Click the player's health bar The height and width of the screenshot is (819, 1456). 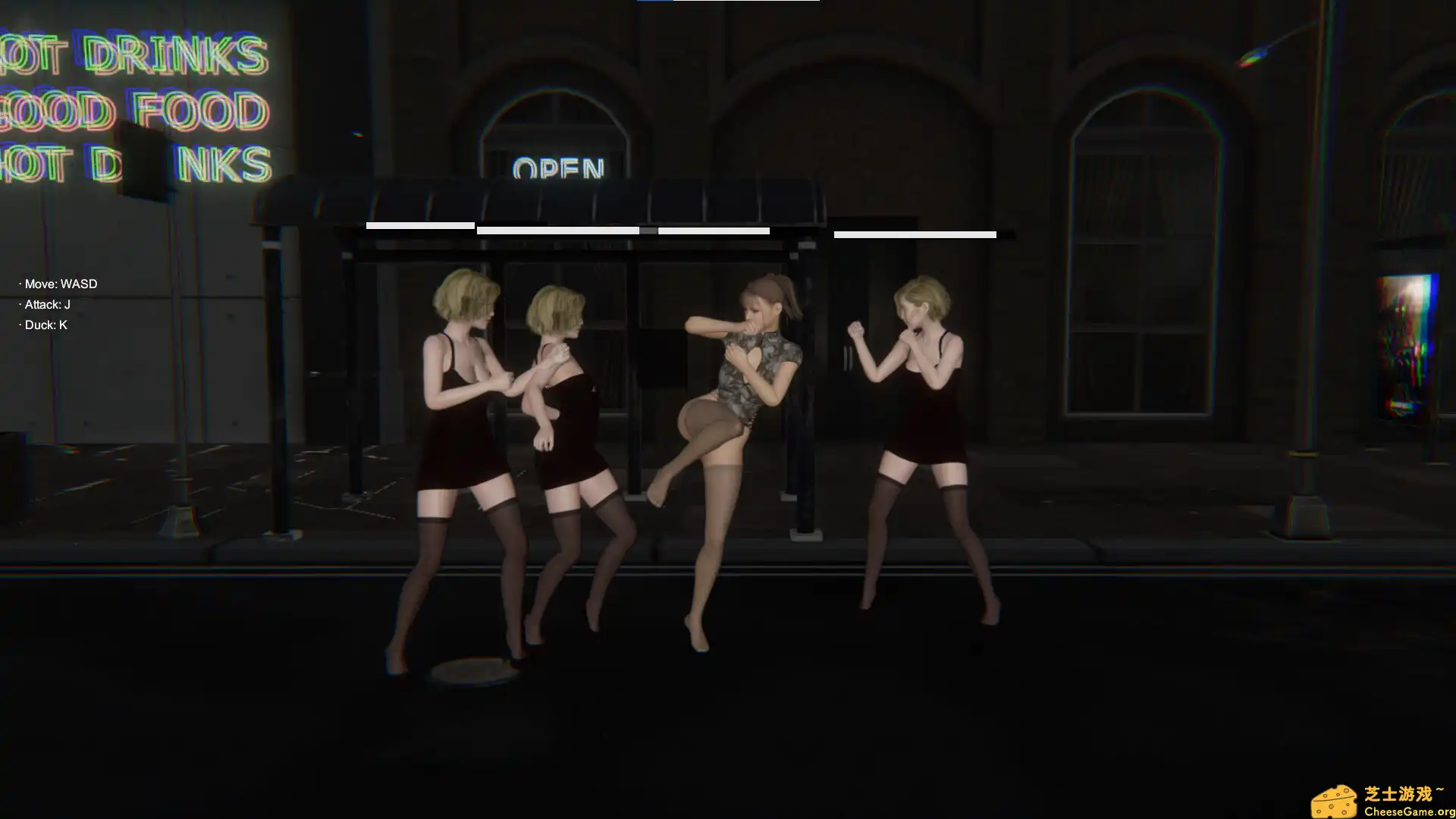[x=713, y=231]
